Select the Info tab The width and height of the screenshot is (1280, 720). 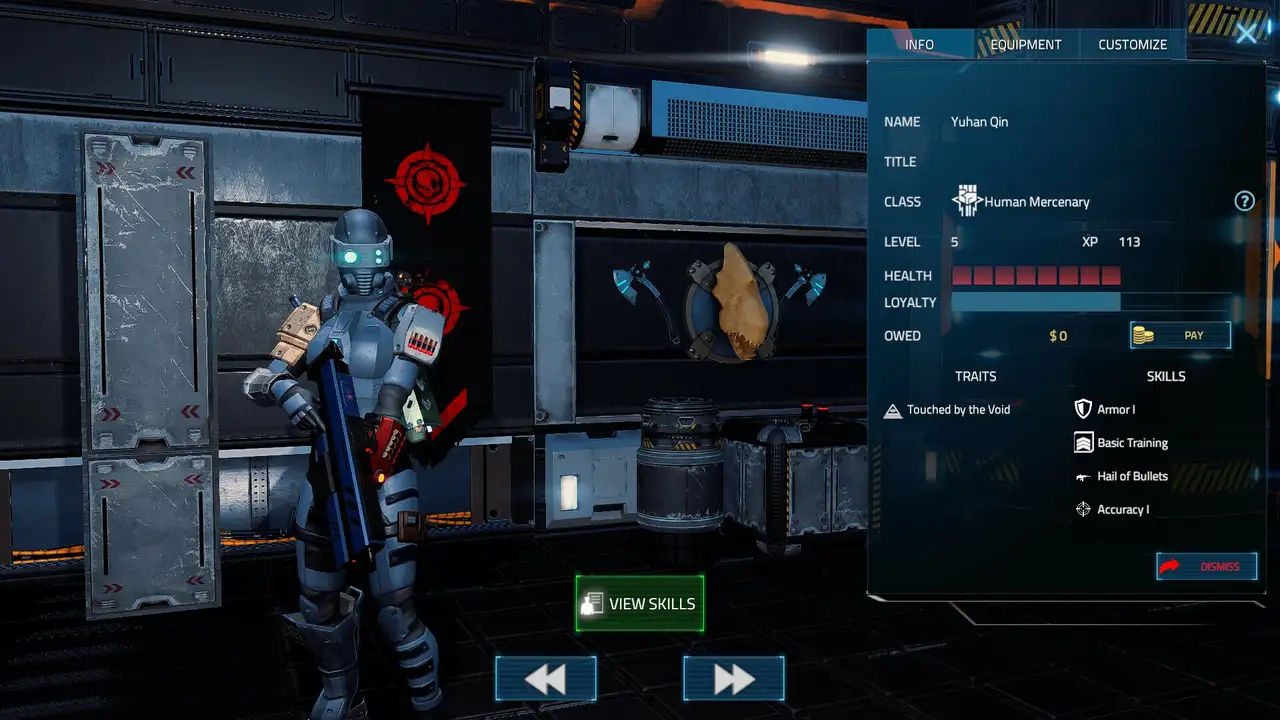[x=919, y=44]
